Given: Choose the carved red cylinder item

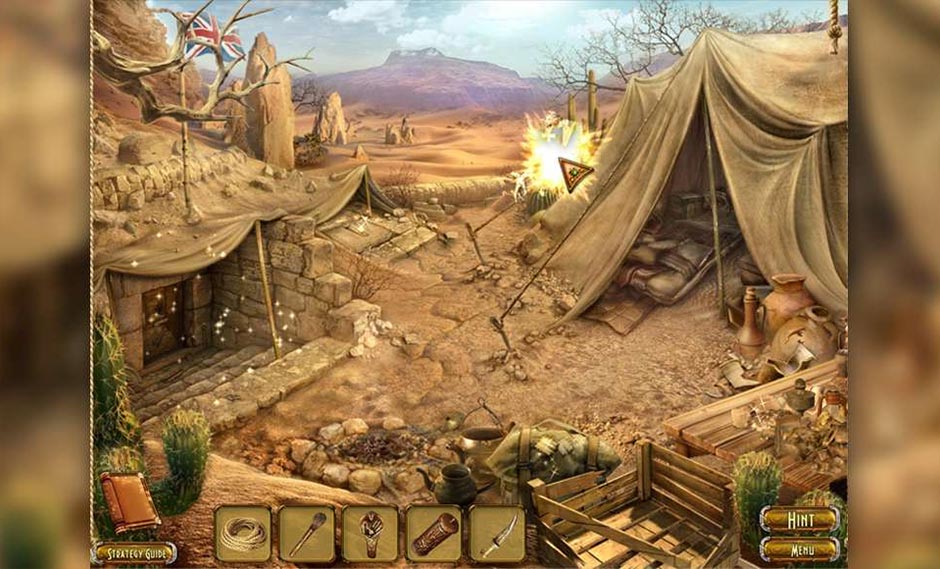Looking at the screenshot, I should (434, 533).
